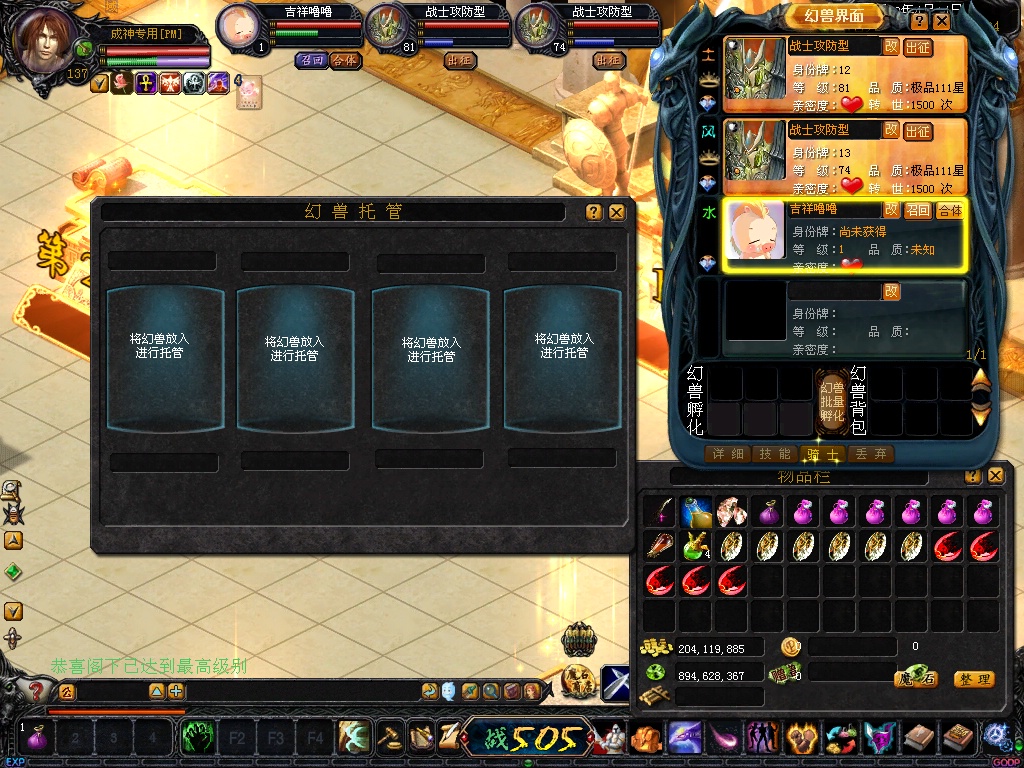Click the ankh buff icon
The height and width of the screenshot is (768, 1024).
(146, 84)
